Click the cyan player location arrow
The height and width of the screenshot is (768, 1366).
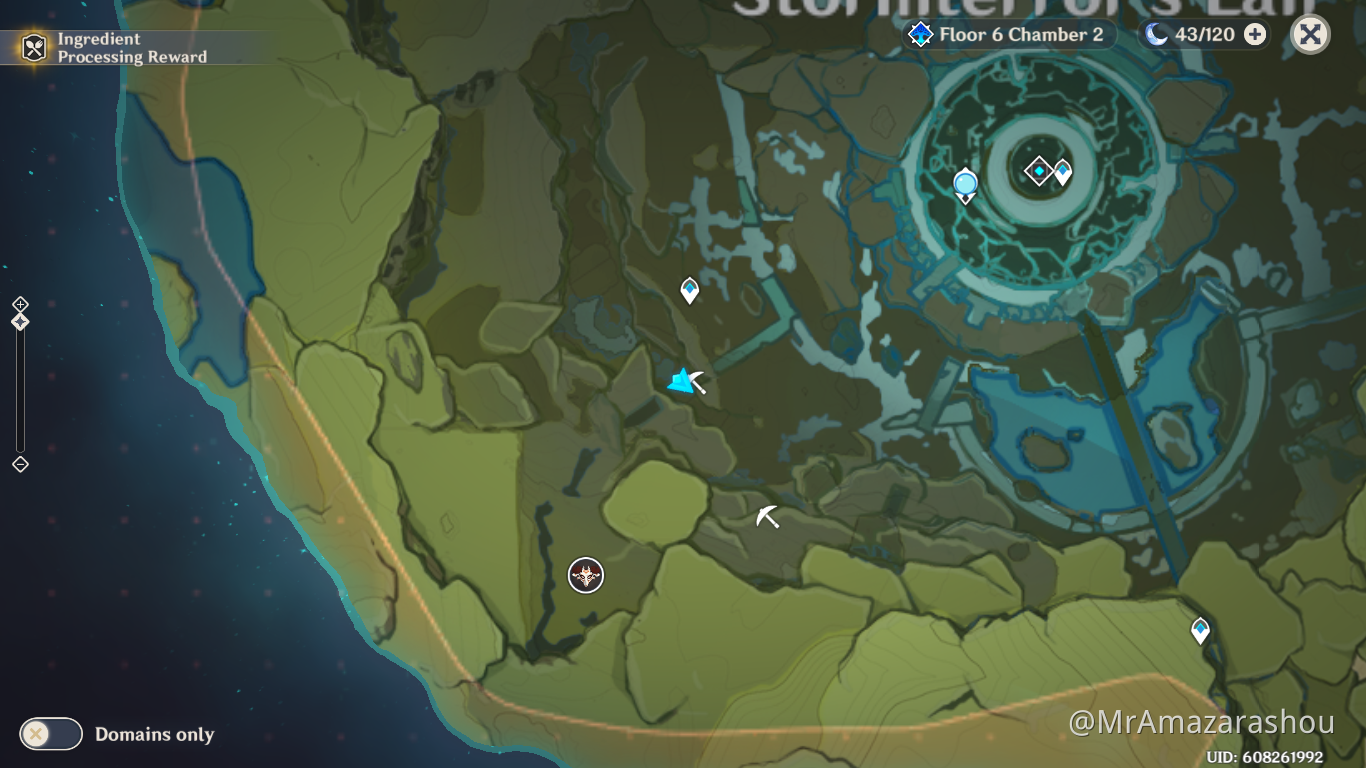coord(680,380)
